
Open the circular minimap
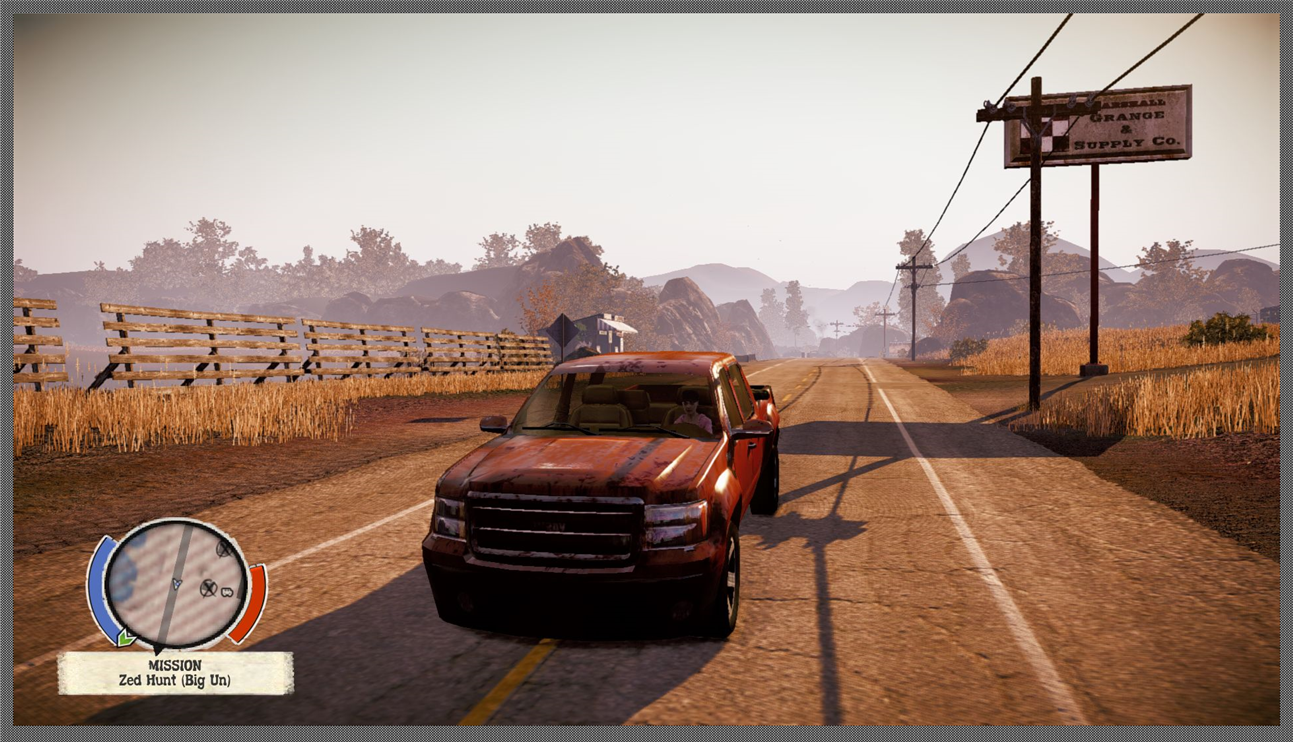[176, 583]
